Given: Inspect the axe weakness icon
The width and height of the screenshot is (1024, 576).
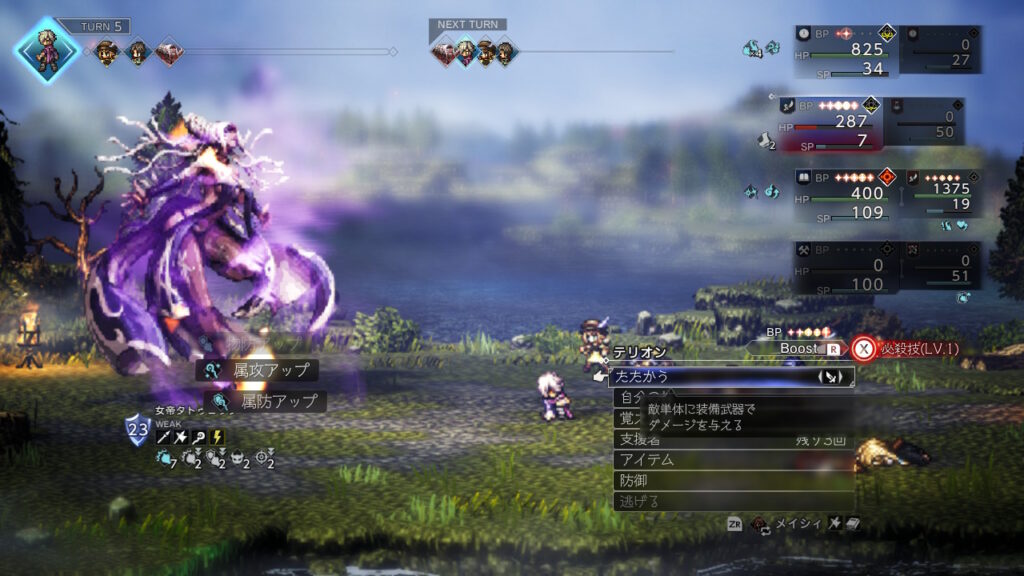Looking at the screenshot, I should [x=181, y=437].
